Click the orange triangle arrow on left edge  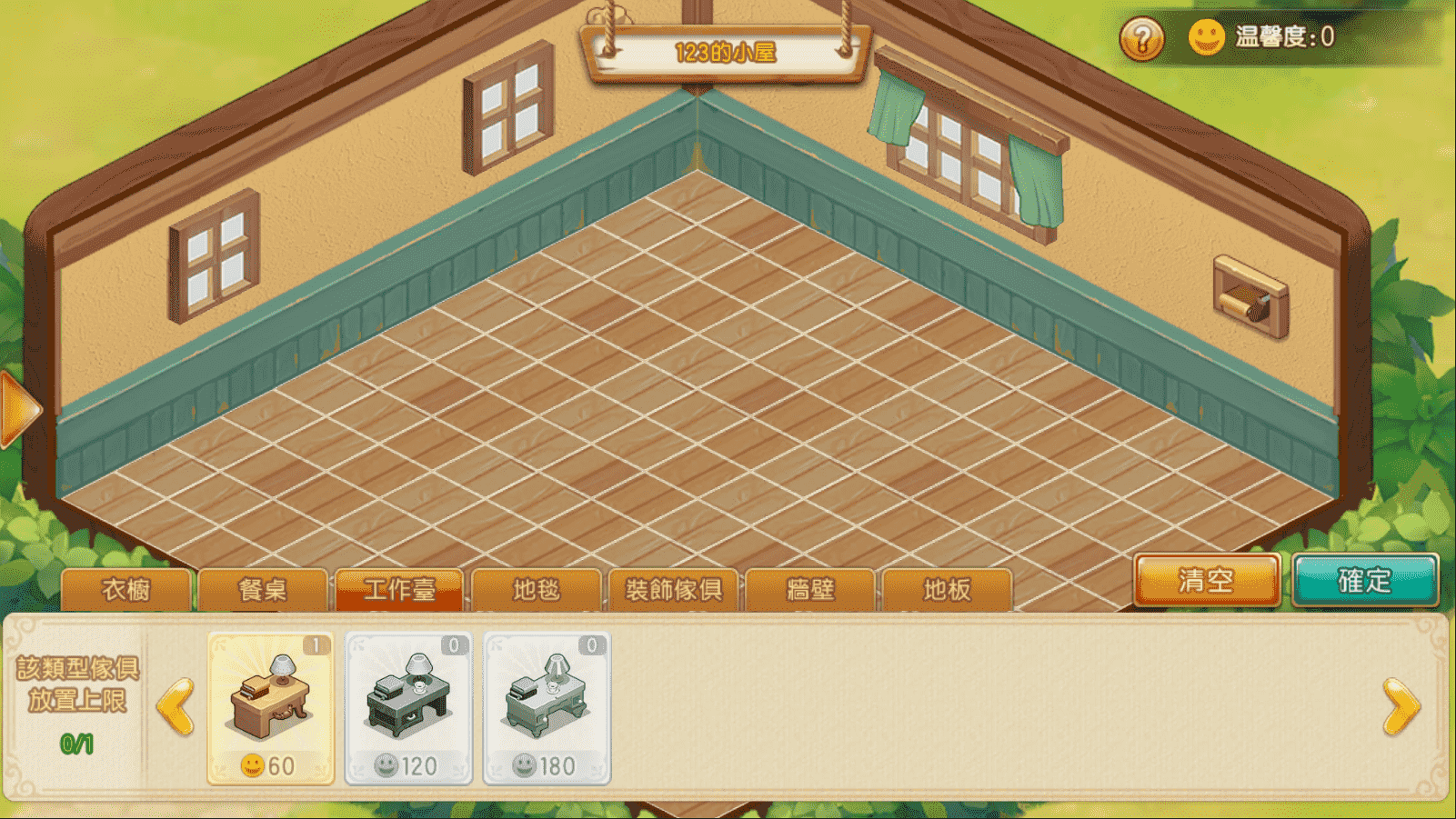(x=18, y=409)
